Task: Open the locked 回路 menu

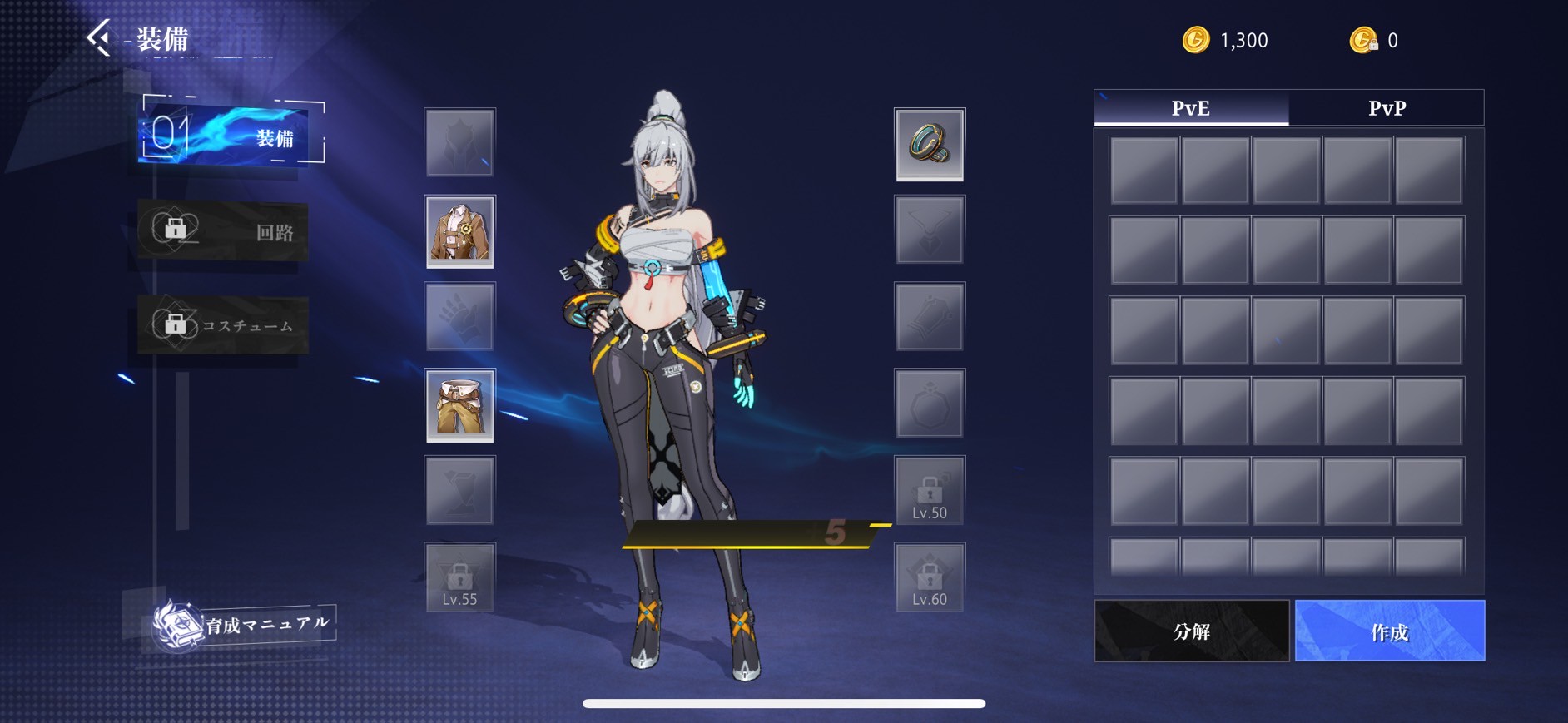Action: coord(222,231)
